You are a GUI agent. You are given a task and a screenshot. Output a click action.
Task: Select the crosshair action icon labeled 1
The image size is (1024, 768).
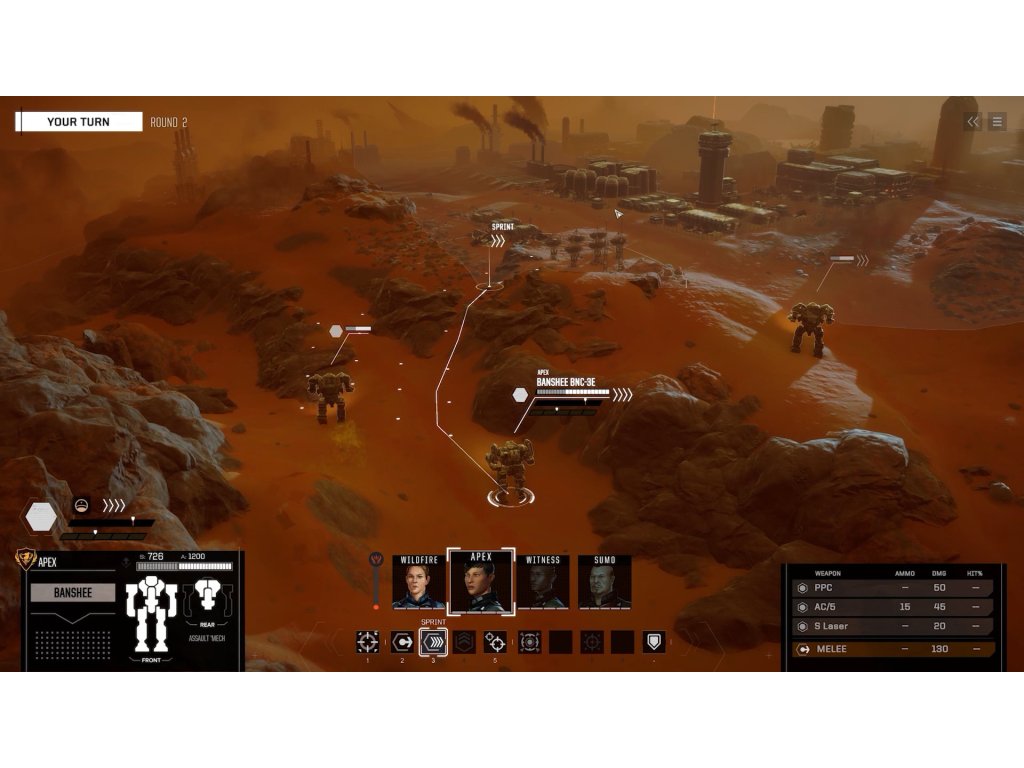(368, 642)
